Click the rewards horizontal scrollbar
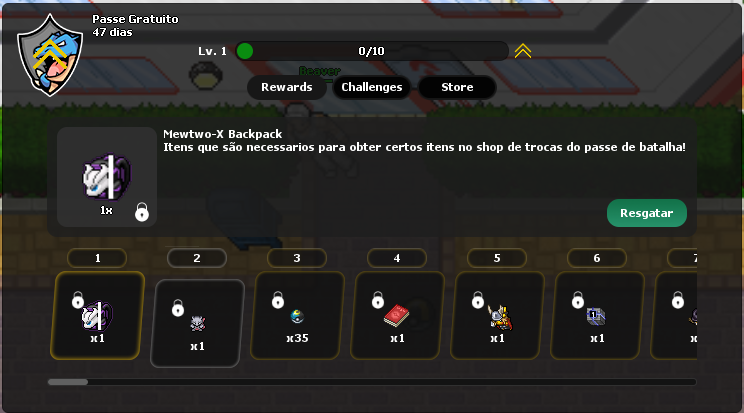744x413 pixels. [x=372, y=382]
